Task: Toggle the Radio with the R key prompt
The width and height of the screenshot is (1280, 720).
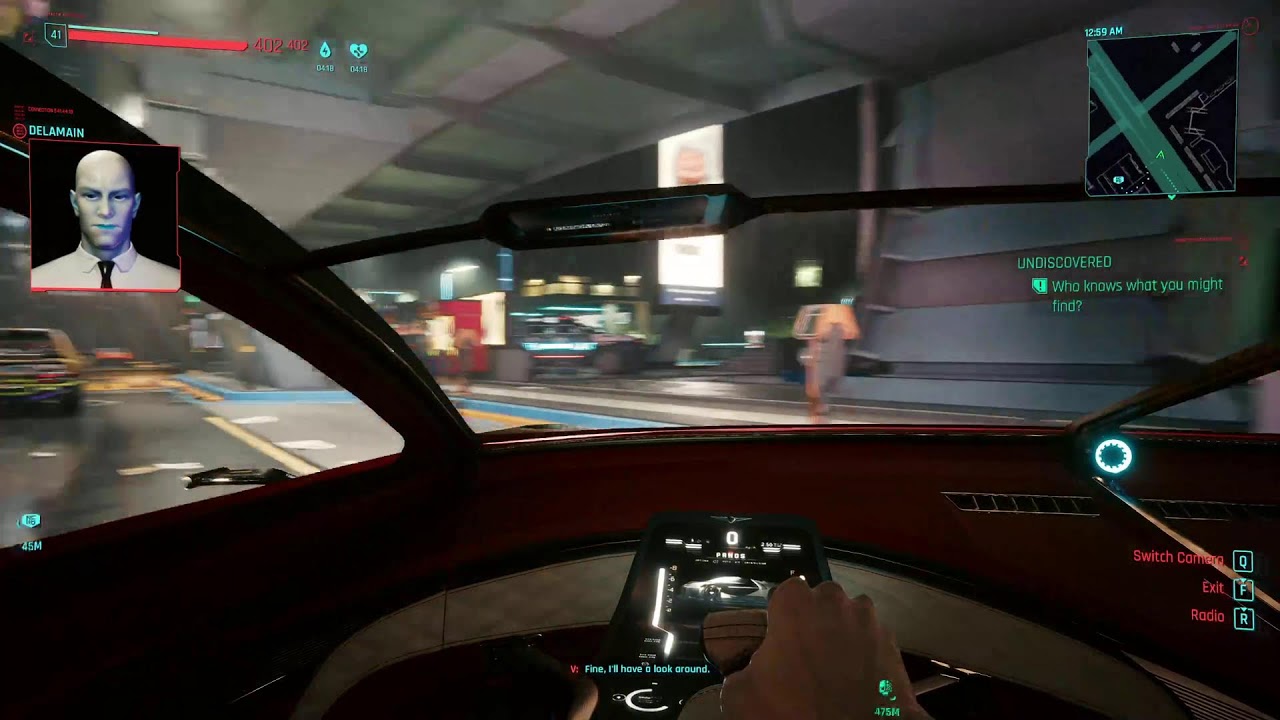Action: tap(1242, 617)
